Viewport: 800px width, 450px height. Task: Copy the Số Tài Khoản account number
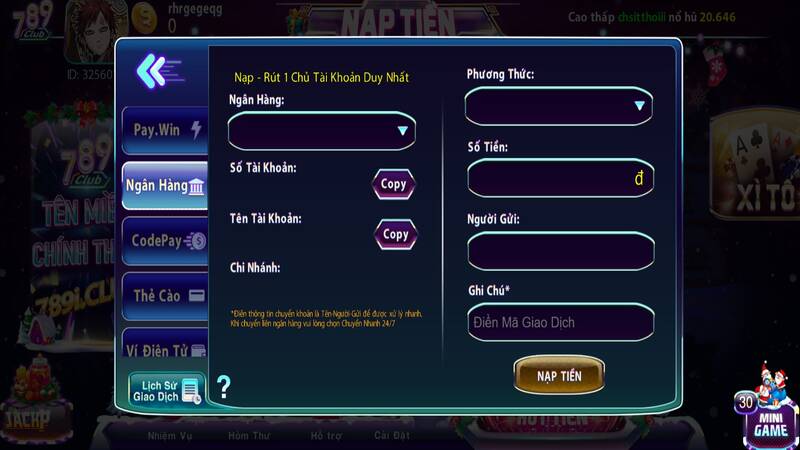(394, 184)
